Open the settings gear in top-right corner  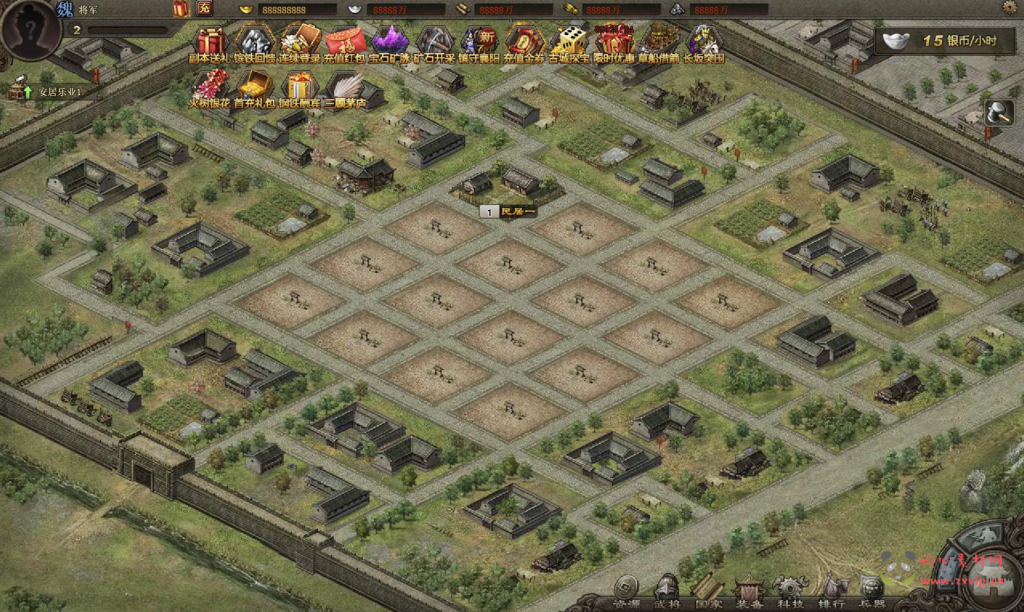coord(1009,8)
